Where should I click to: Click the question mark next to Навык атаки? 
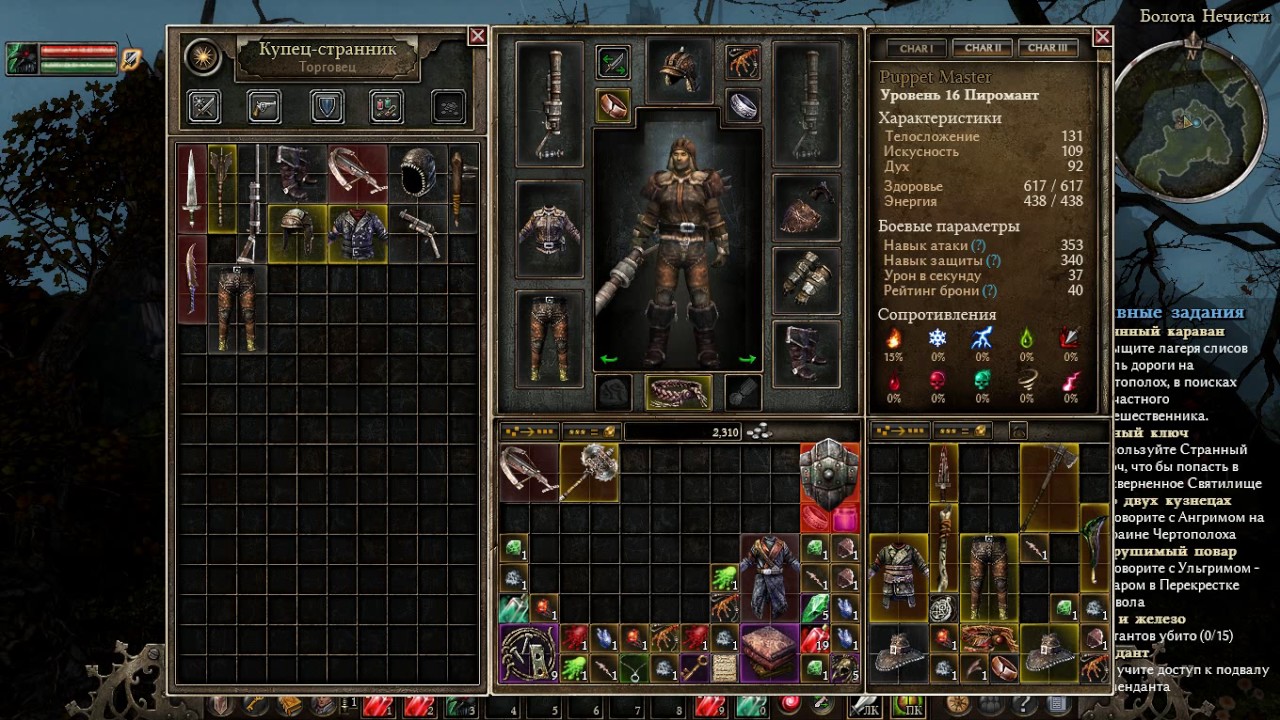pyautogui.click(x=978, y=246)
